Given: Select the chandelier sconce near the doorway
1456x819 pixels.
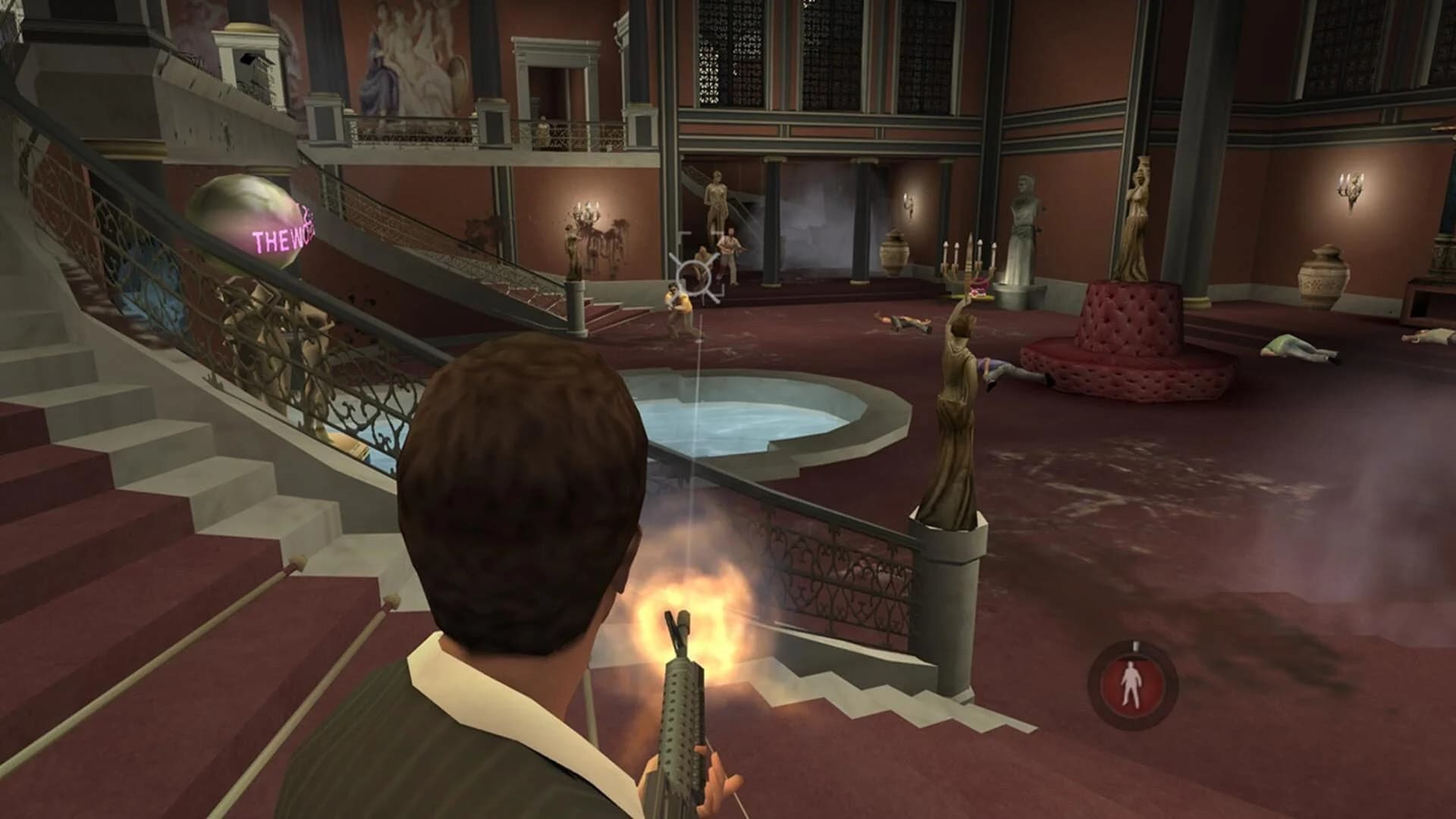Looking at the screenshot, I should [588, 212].
